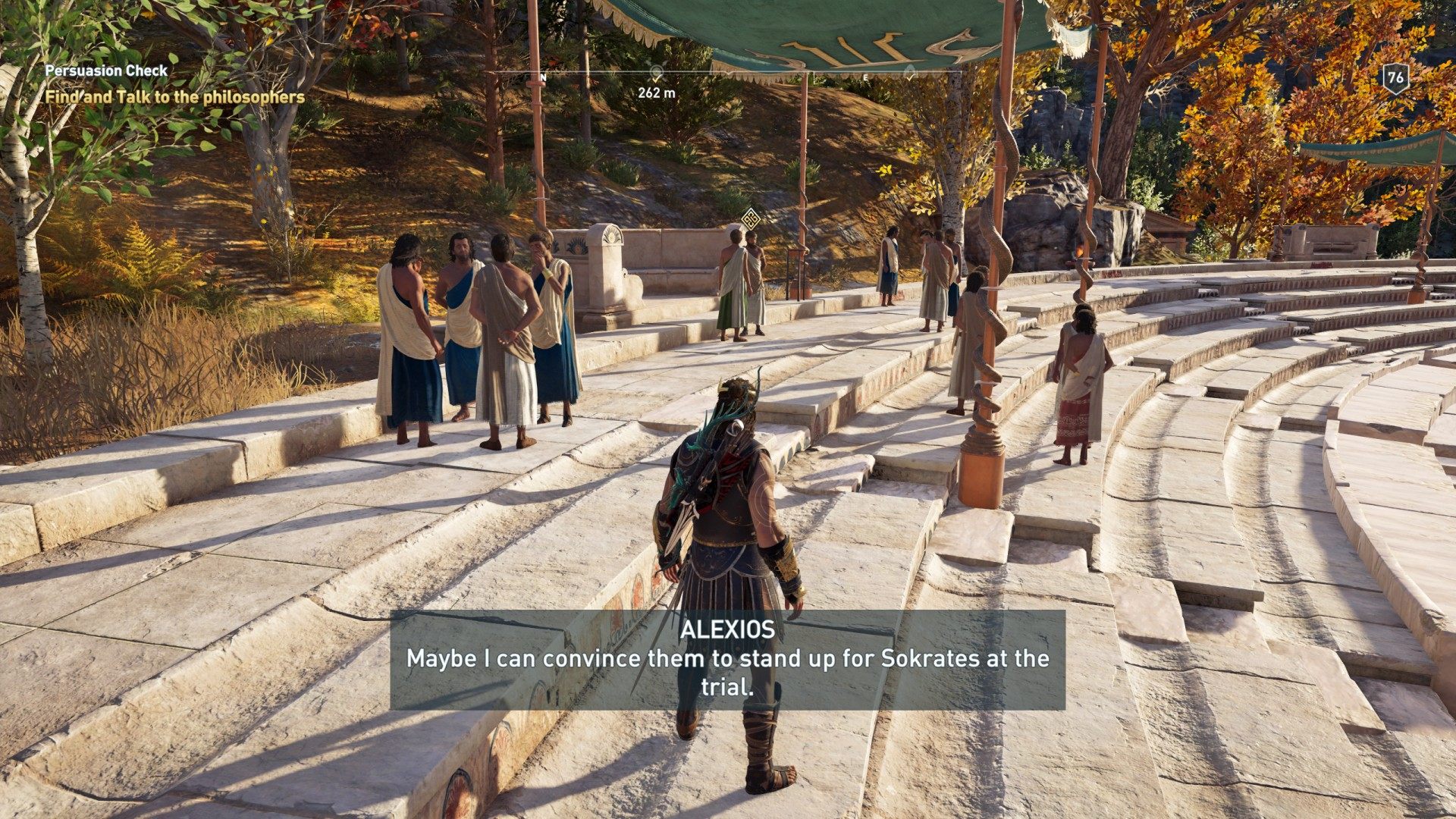Click the level 76 badge
This screenshot has height=819, width=1456.
(x=1395, y=77)
